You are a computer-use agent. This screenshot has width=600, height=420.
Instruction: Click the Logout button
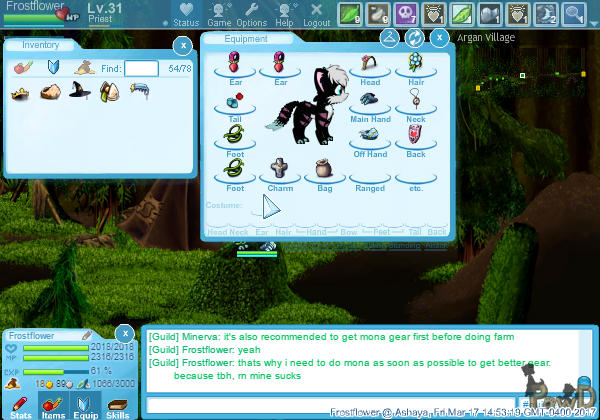click(316, 14)
